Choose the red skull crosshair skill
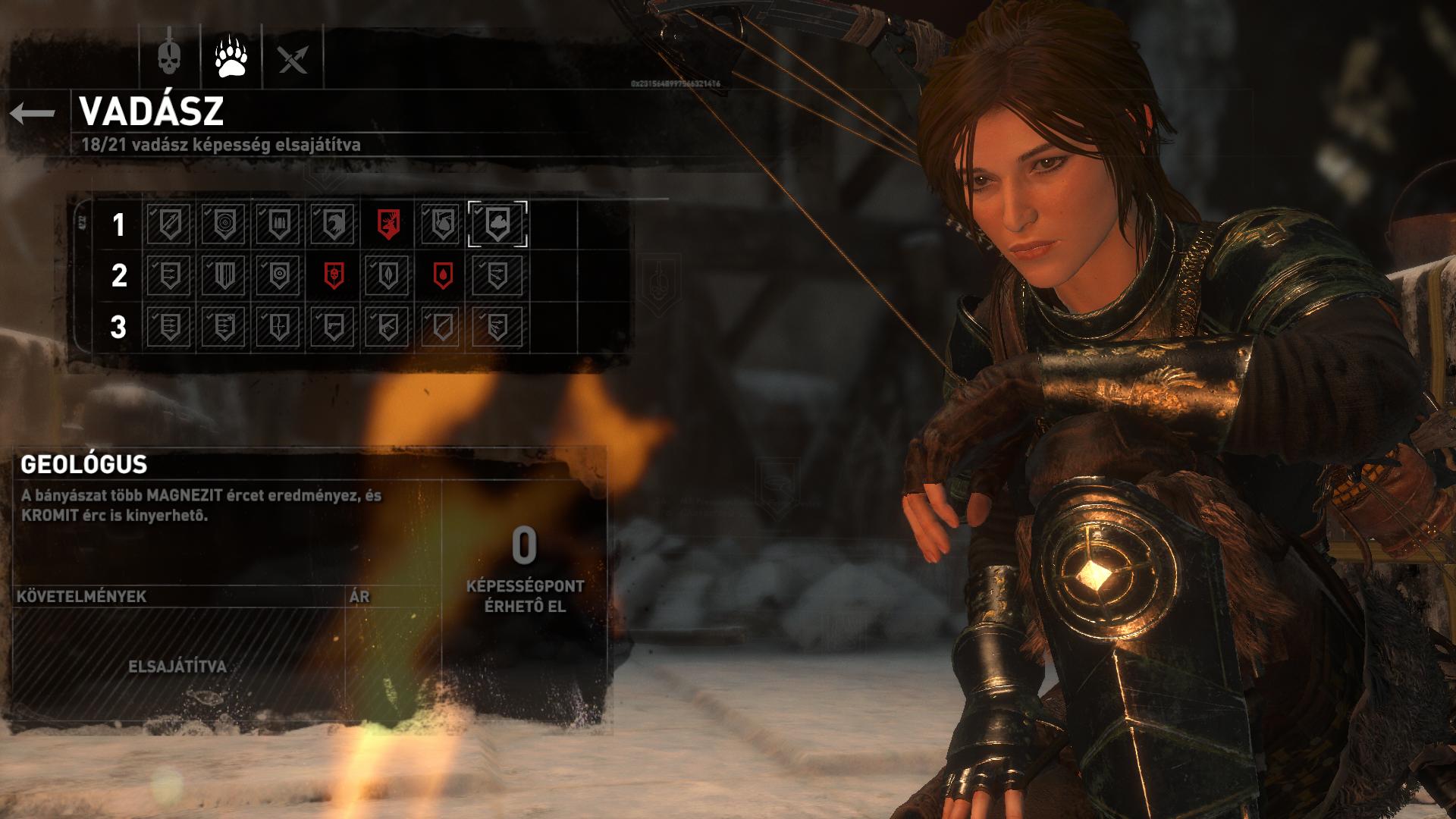Viewport: 1456px width, 819px height. (x=334, y=275)
